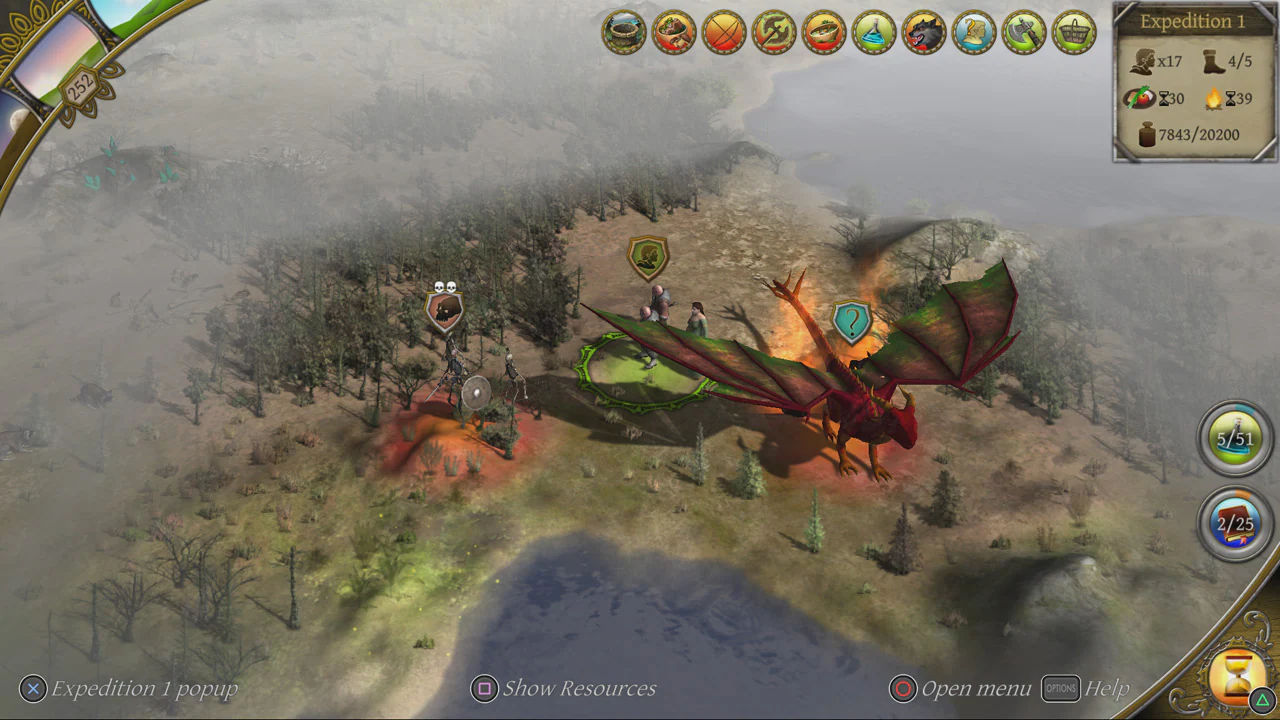This screenshot has width=1280, height=720.
Task: Open the foraged food notification icon
Action: point(672,32)
